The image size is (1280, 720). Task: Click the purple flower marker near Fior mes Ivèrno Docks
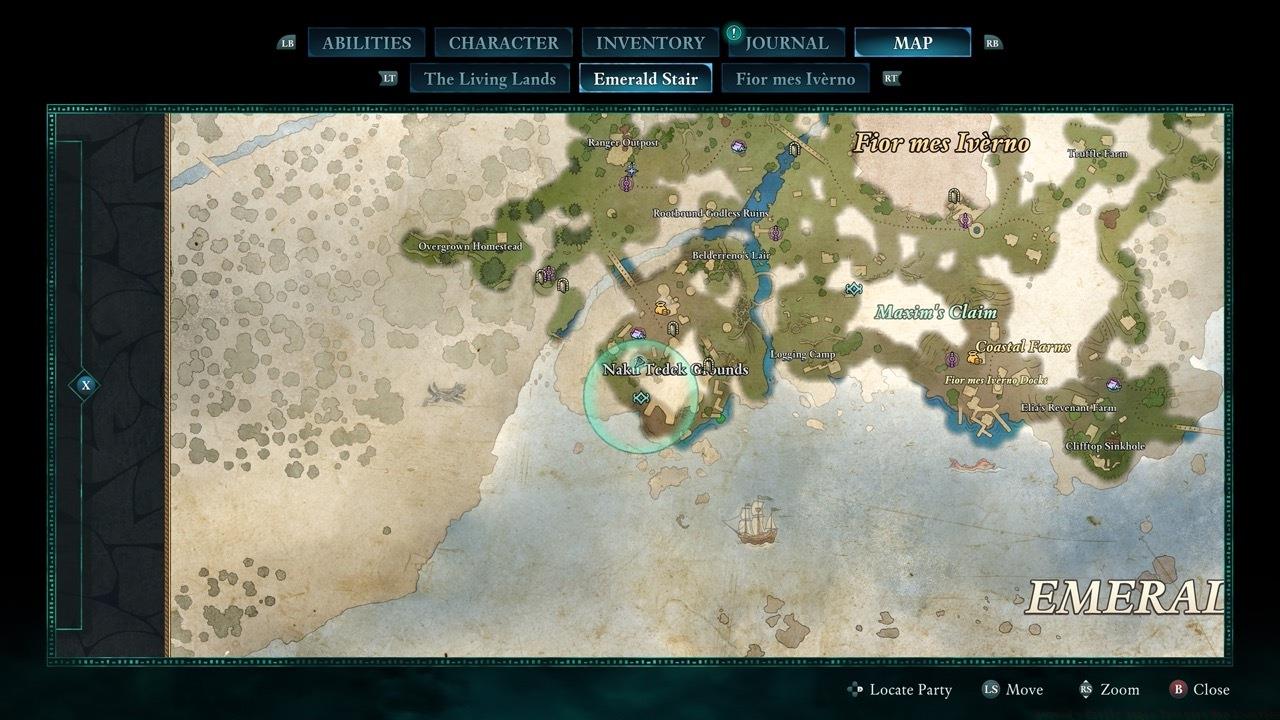[951, 360]
